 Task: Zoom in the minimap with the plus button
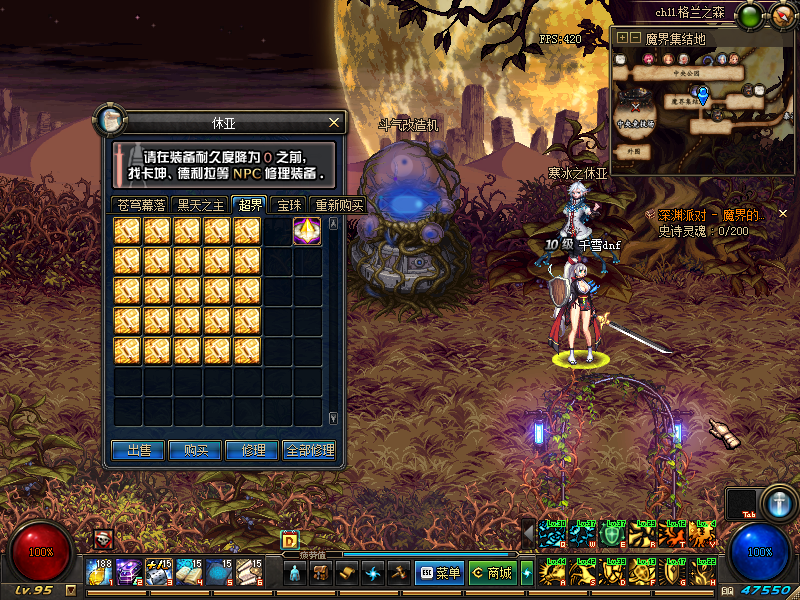pos(622,38)
